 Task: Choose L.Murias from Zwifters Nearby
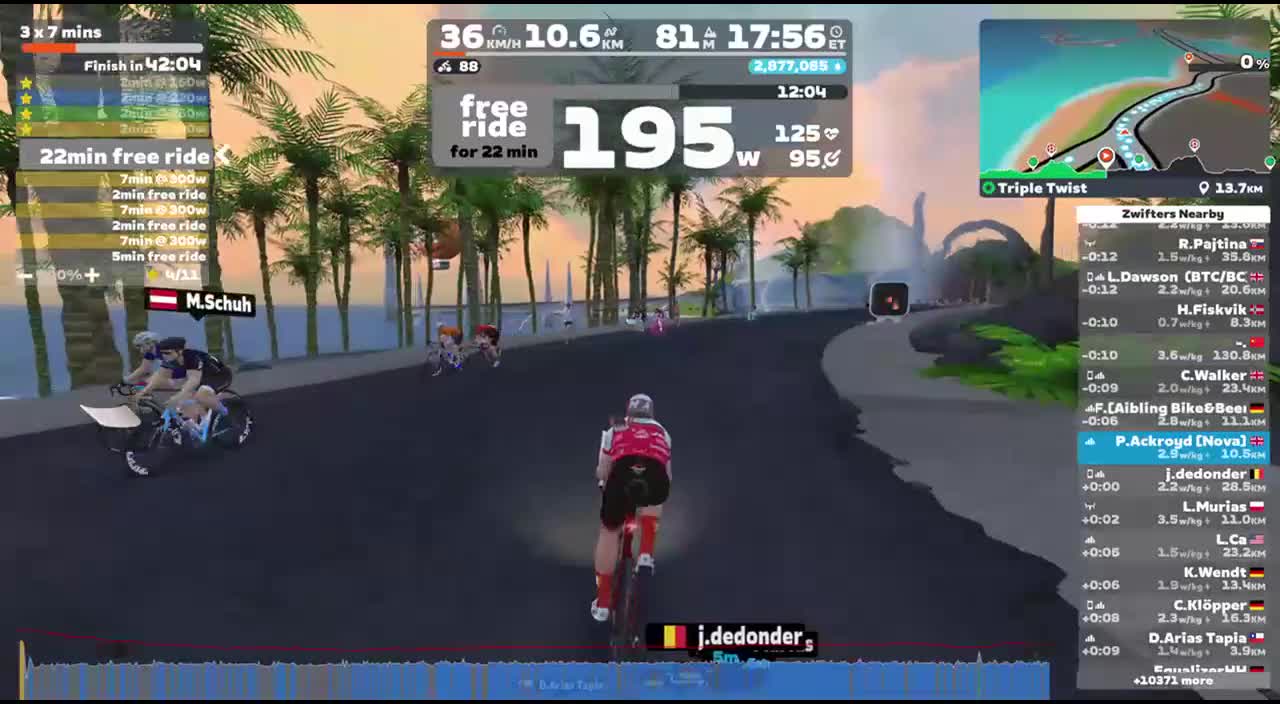(1173, 513)
